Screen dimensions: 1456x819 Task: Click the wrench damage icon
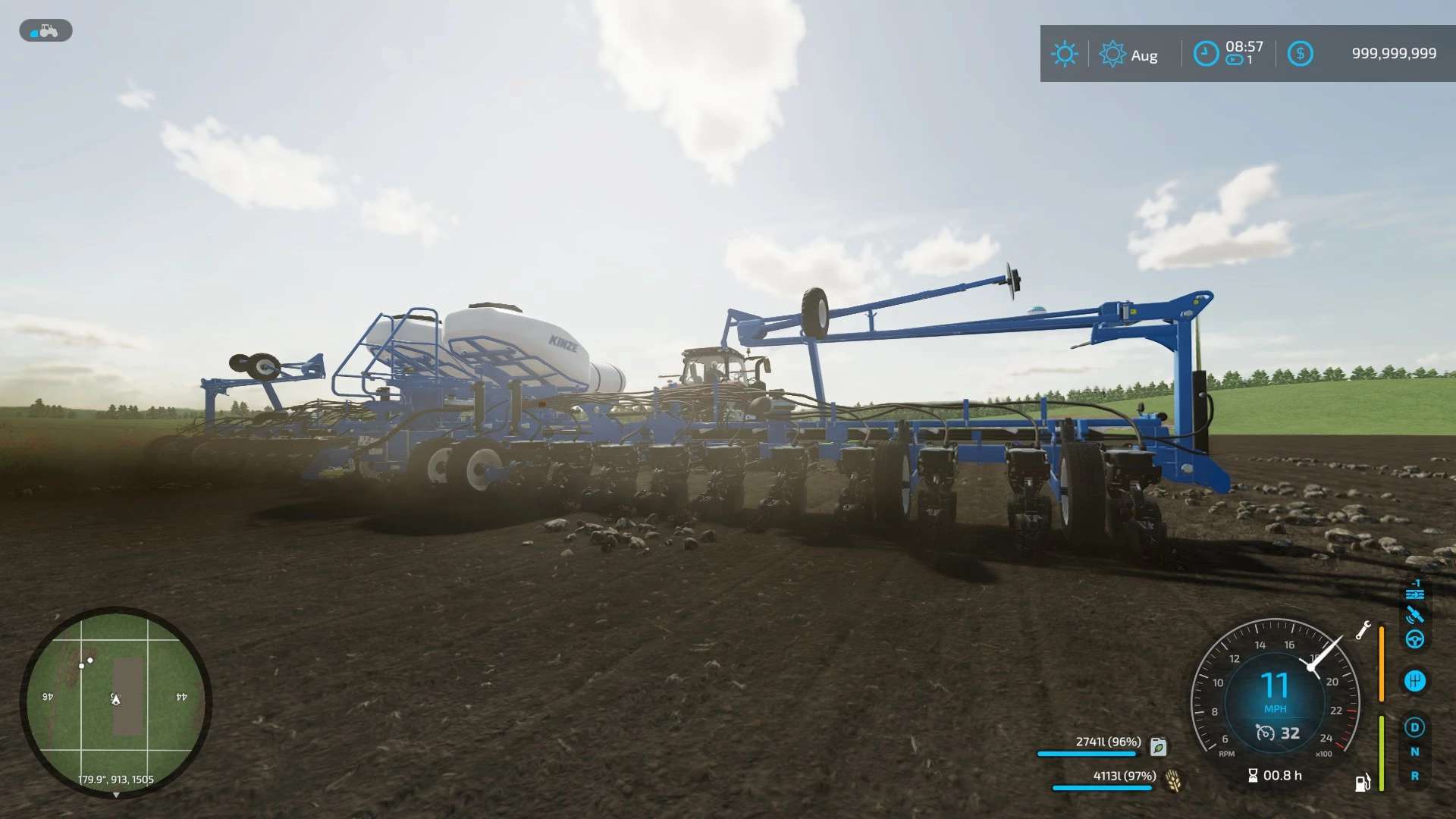click(x=1363, y=630)
